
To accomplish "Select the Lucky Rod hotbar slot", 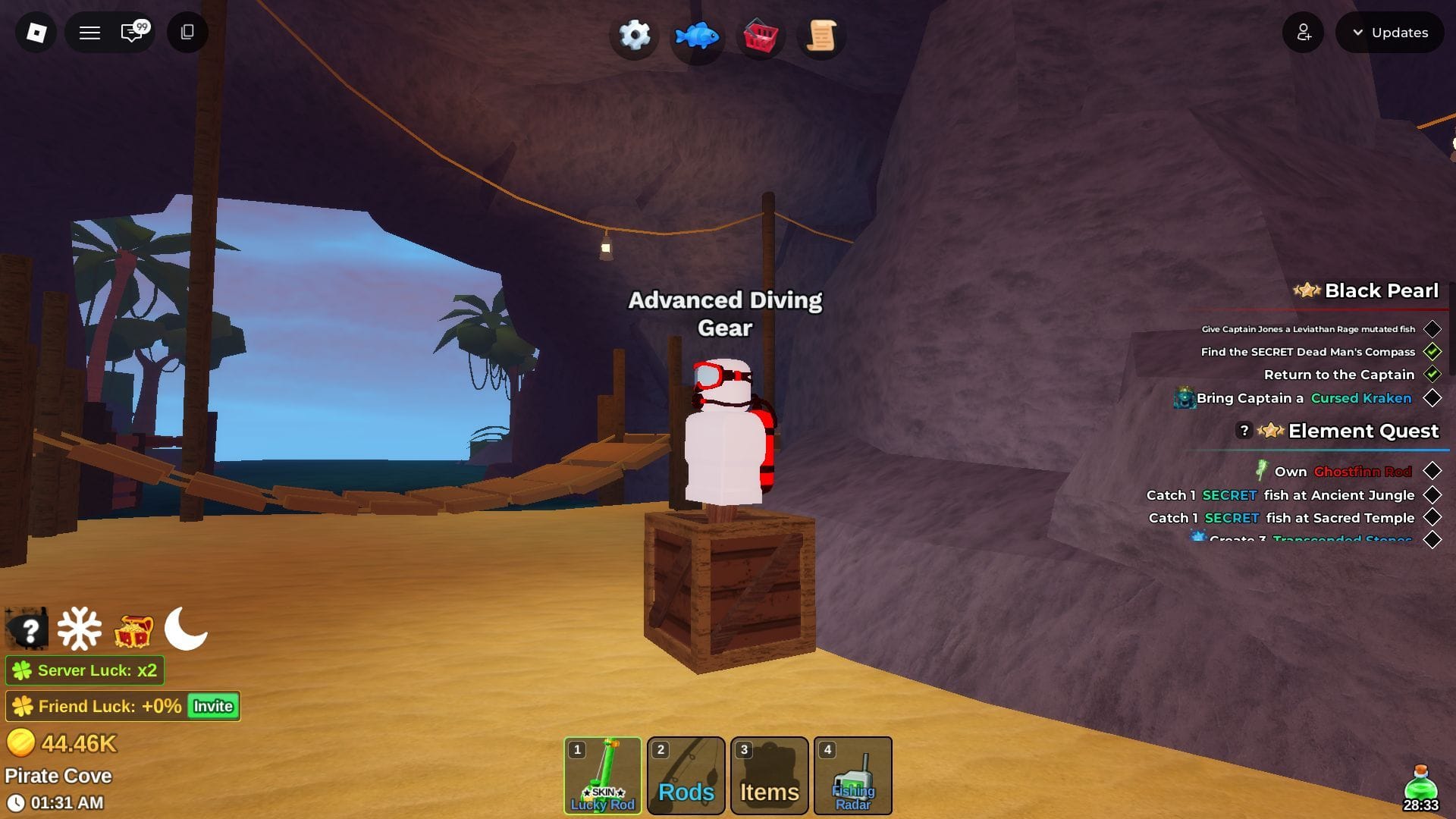I will coord(603,775).
